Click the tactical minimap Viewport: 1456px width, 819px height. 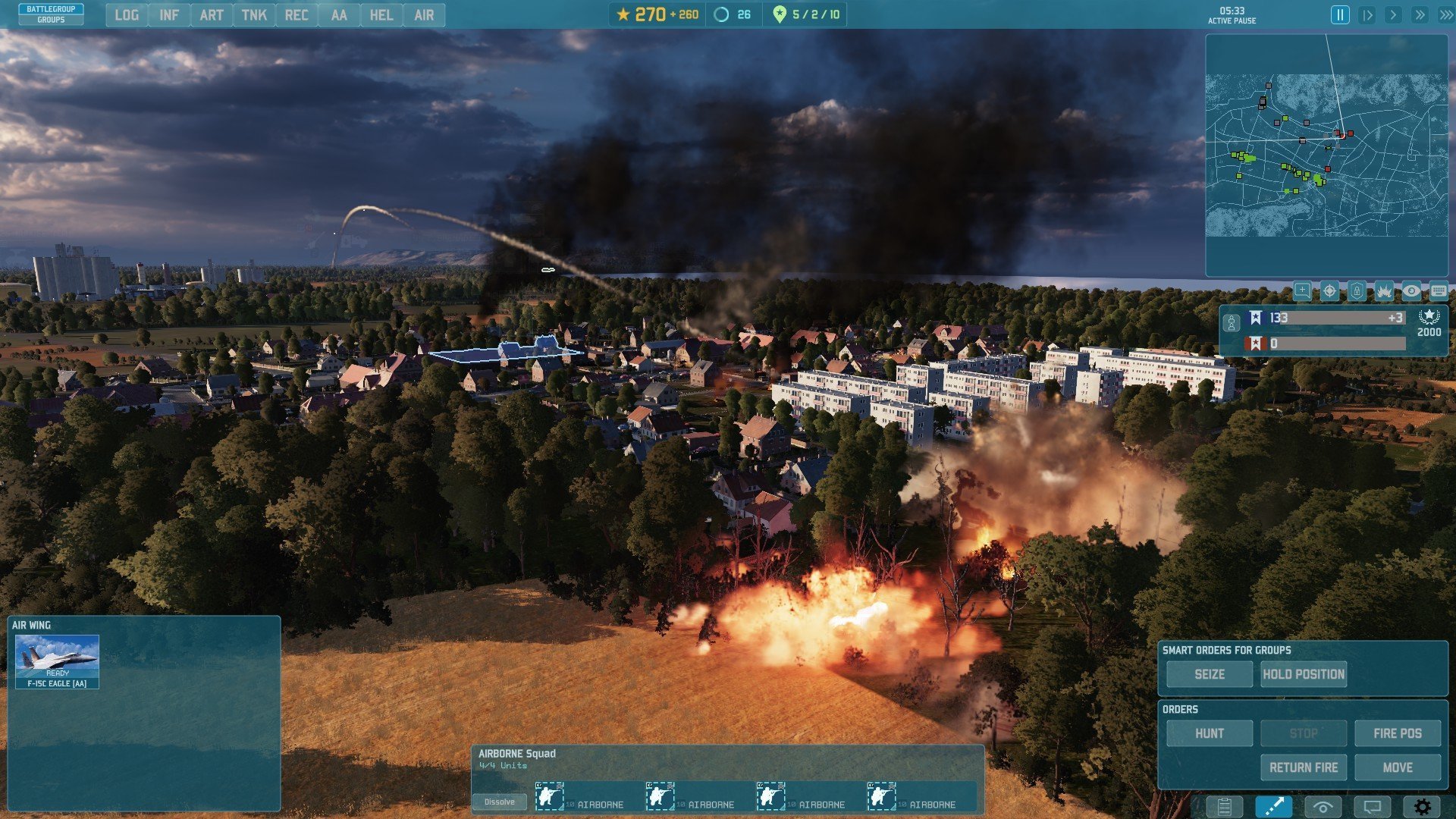[1326, 155]
